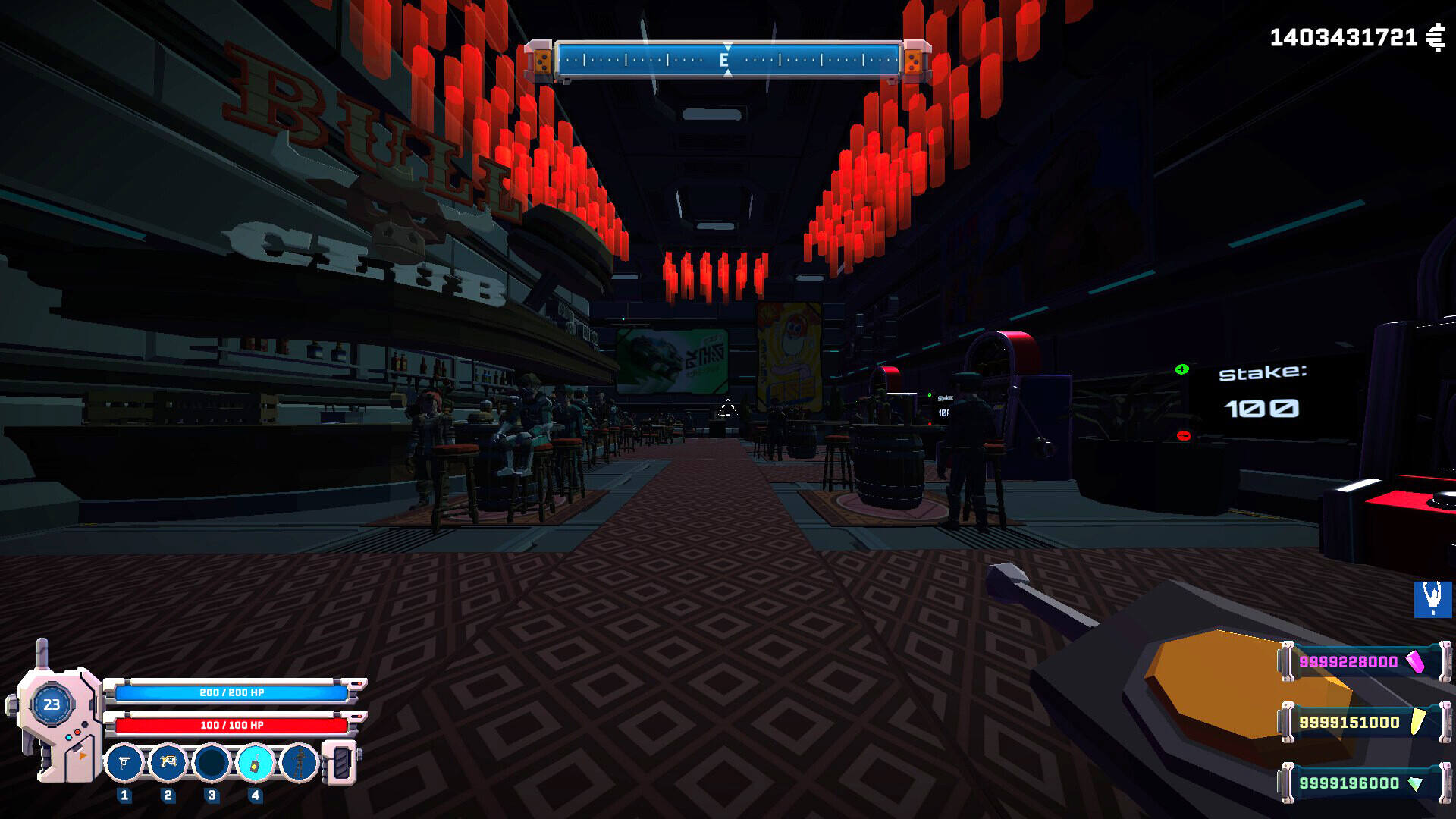The height and width of the screenshot is (819, 1456).
Task: Equip the yellow tool in slot 2
Action: point(168,762)
